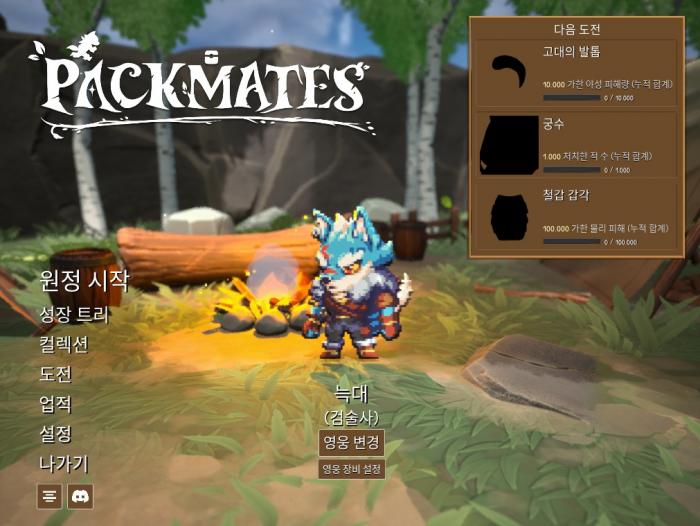This screenshot has height=526, width=700.
Task: Click the 영웅 변경 hero change button
Action: [x=351, y=442]
